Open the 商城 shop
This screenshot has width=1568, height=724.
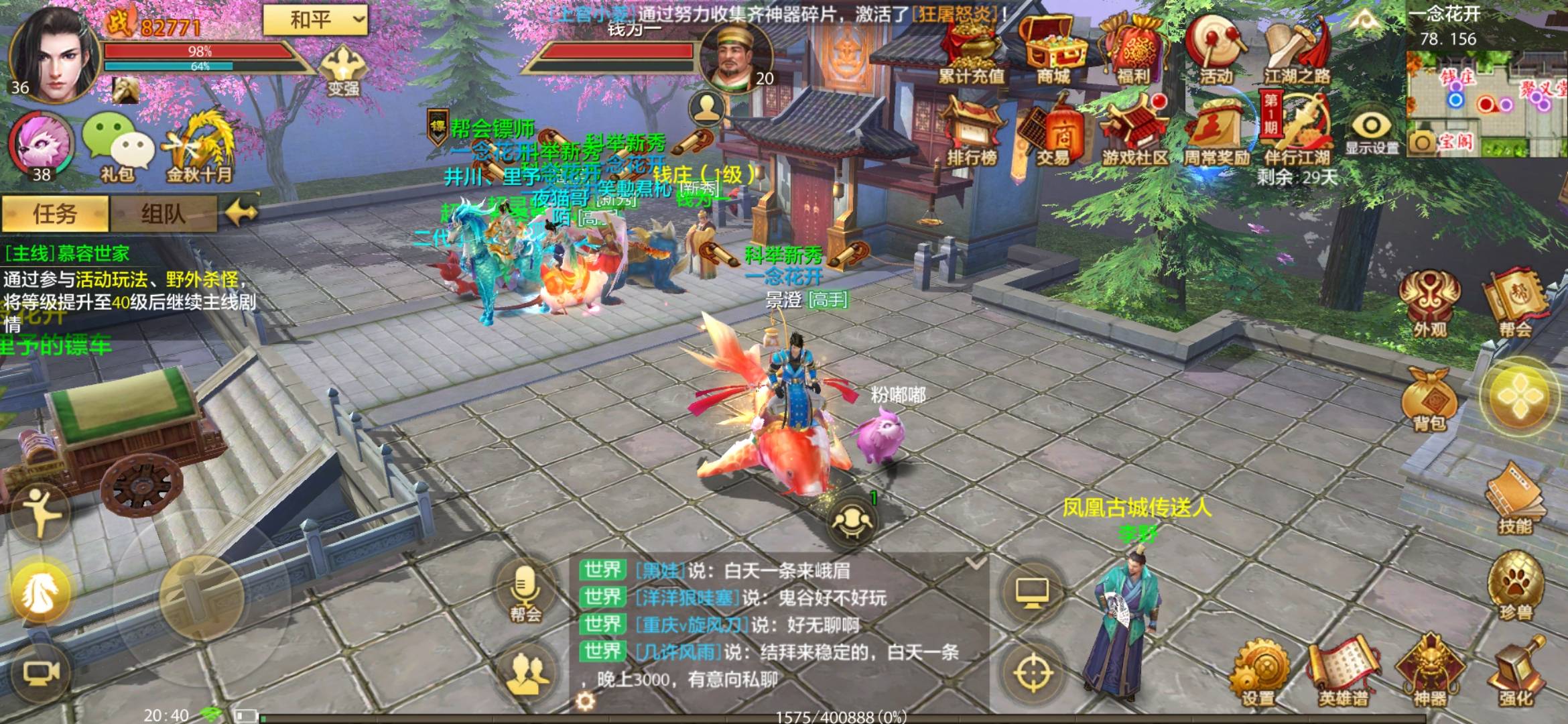(x=1052, y=50)
